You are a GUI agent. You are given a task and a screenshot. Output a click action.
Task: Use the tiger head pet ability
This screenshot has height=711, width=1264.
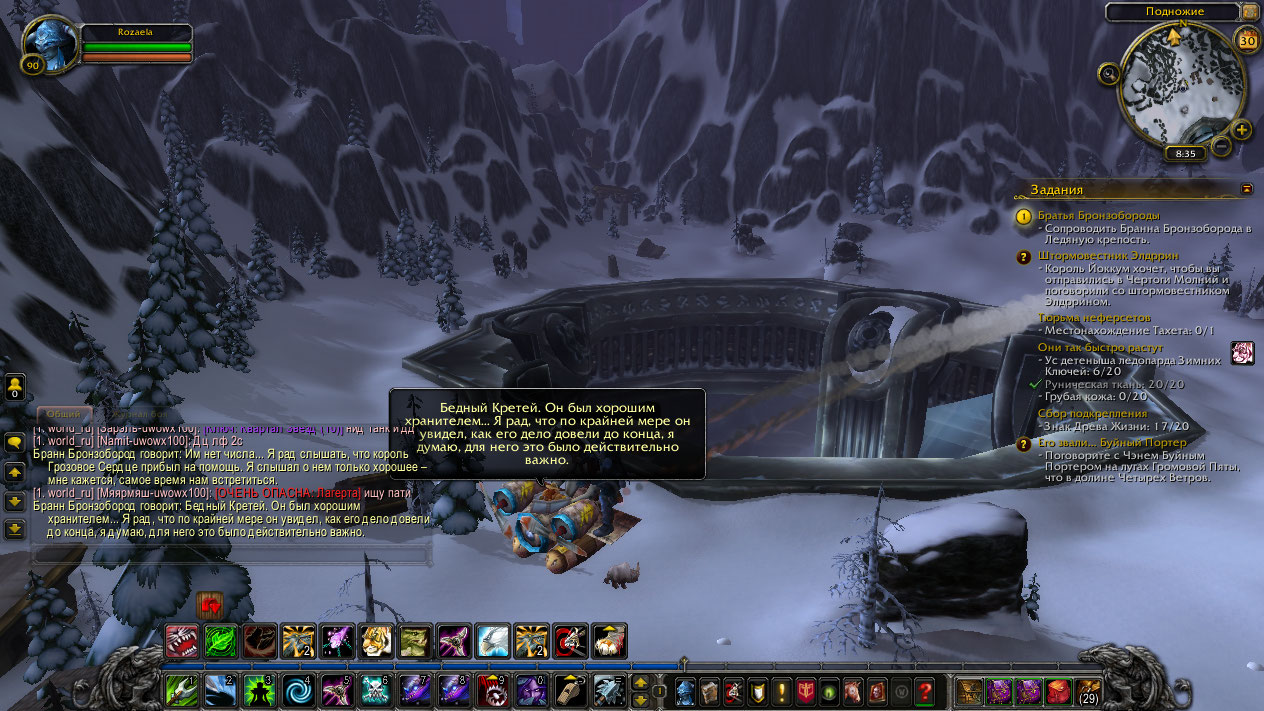pyautogui.click(x=376, y=640)
